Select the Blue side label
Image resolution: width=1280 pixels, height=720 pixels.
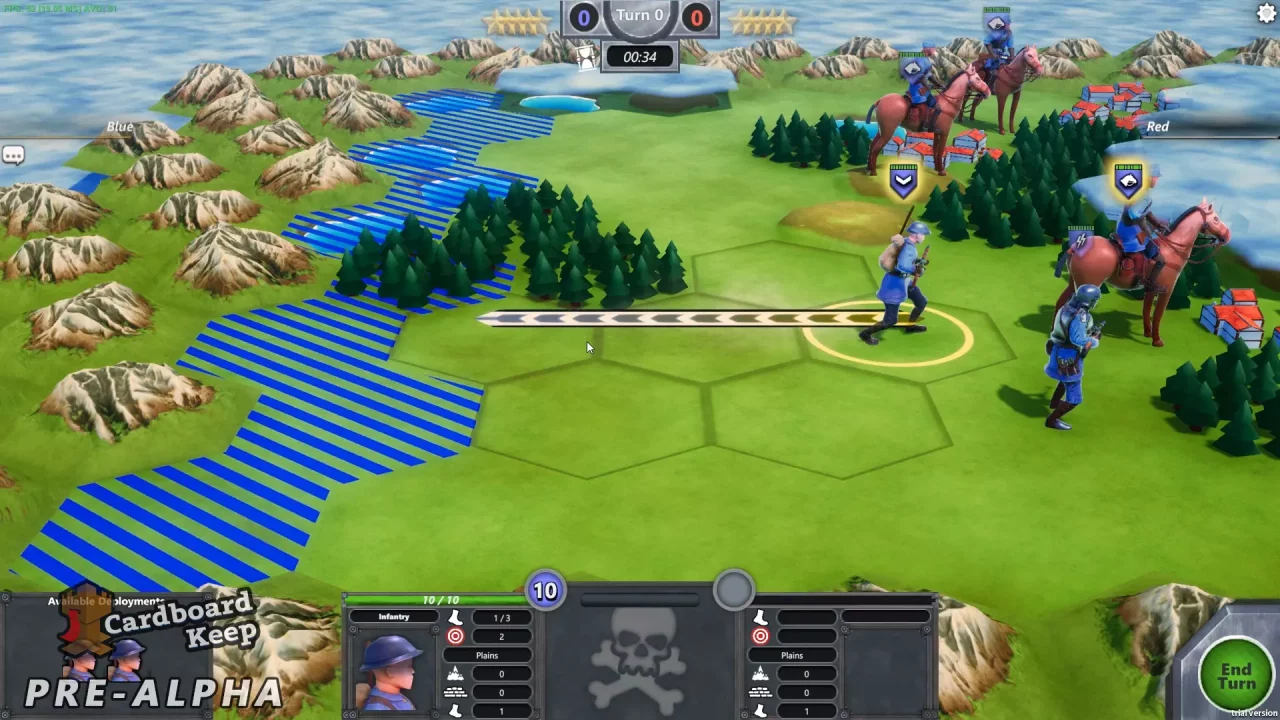coord(119,126)
